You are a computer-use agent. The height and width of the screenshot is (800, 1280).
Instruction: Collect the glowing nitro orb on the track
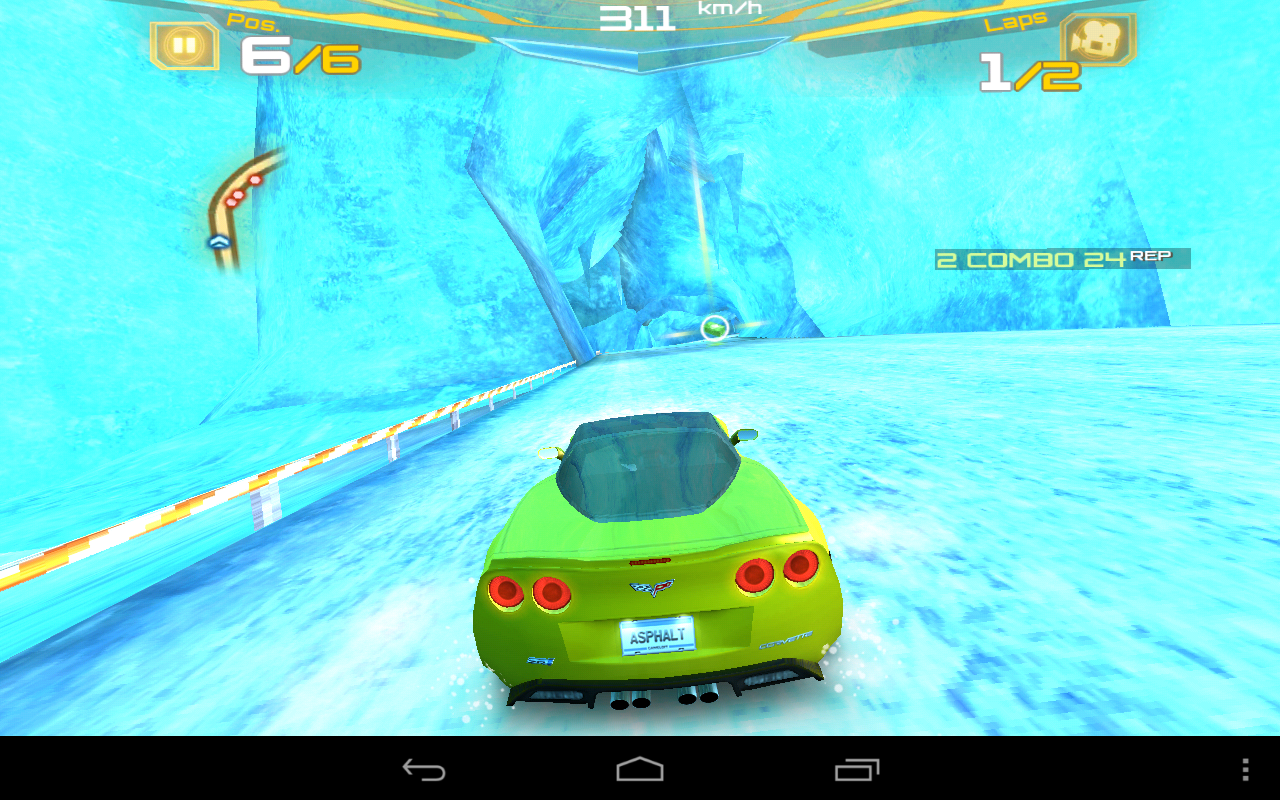click(714, 328)
